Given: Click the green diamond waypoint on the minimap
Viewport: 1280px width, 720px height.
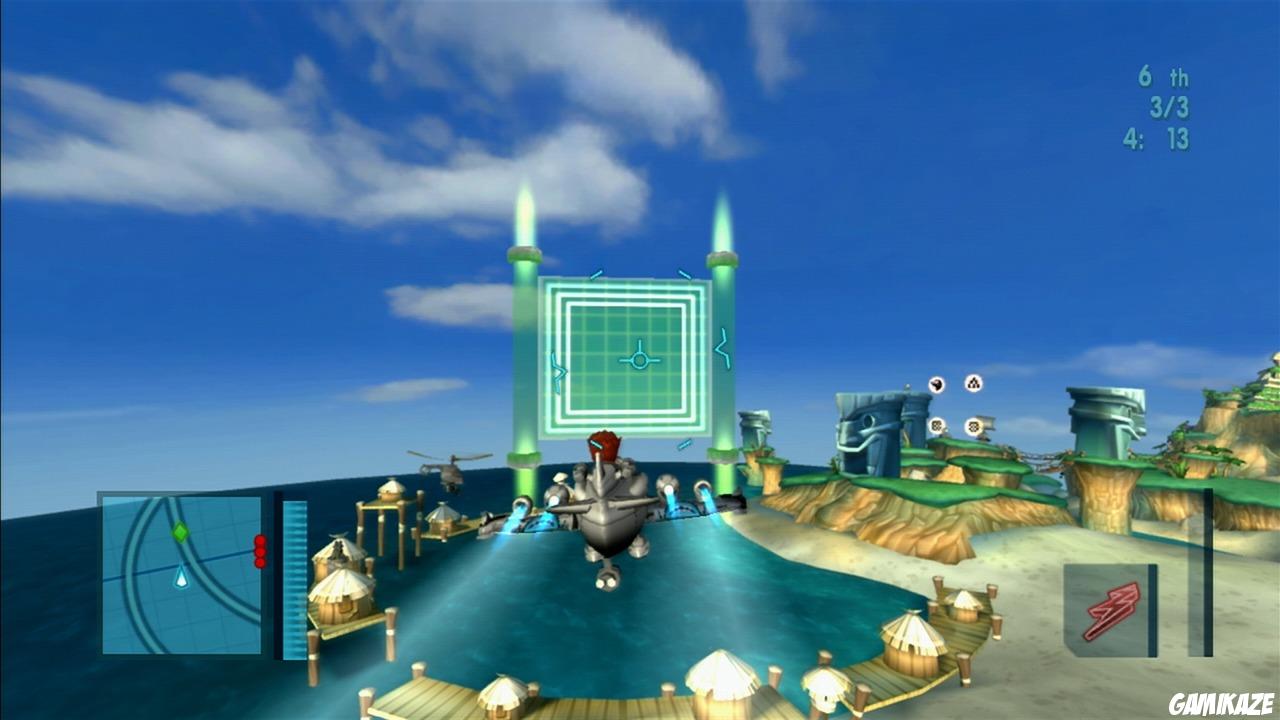Looking at the screenshot, I should tap(181, 530).
